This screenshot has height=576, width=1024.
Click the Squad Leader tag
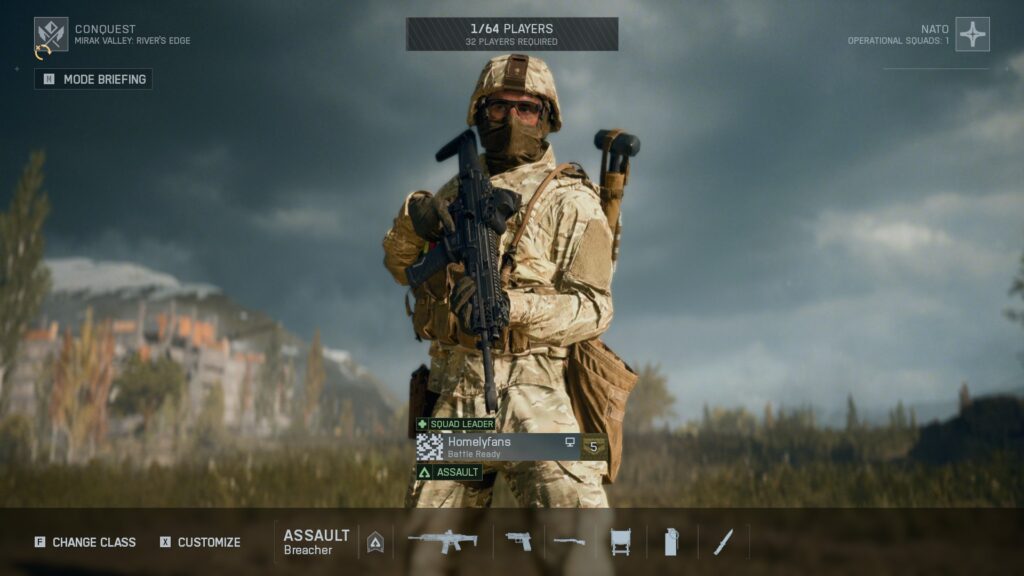click(x=456, y=424)
